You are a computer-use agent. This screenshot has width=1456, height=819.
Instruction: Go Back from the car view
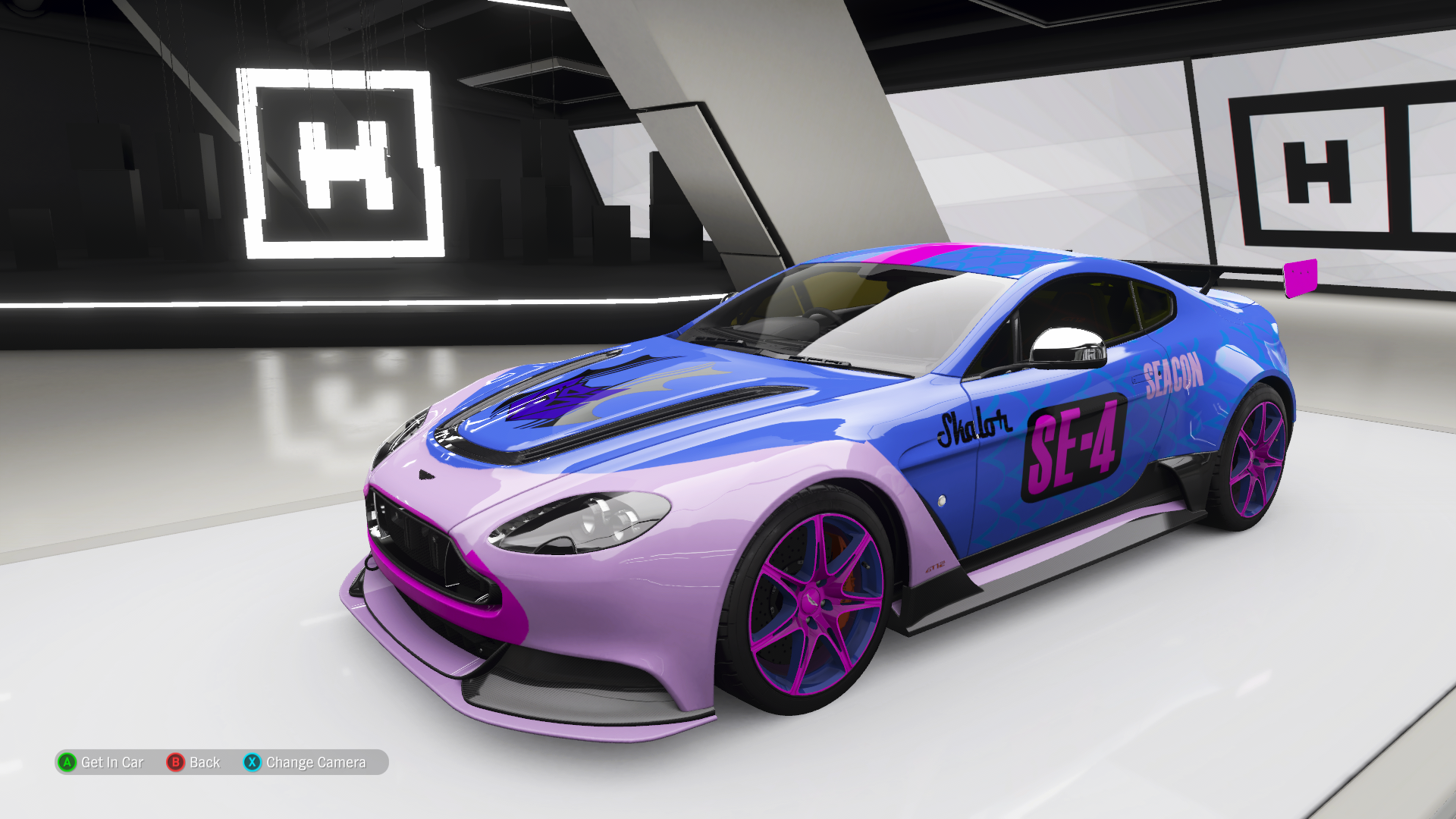click(194, 762)
